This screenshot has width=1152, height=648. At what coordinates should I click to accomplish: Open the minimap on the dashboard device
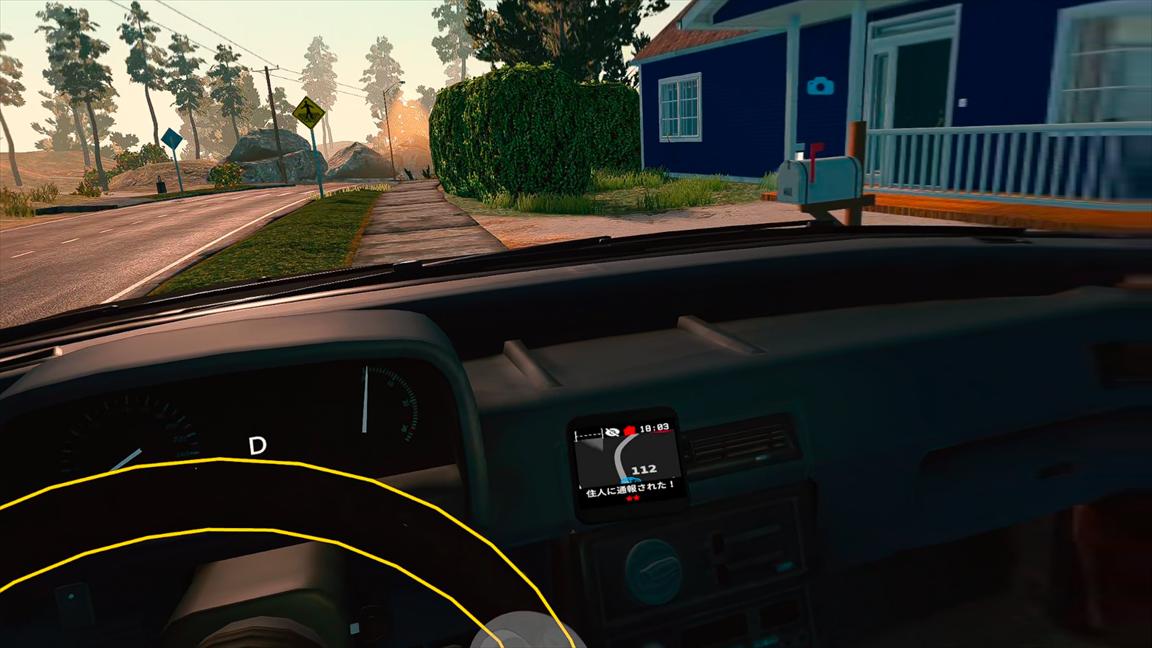(626, 461)
